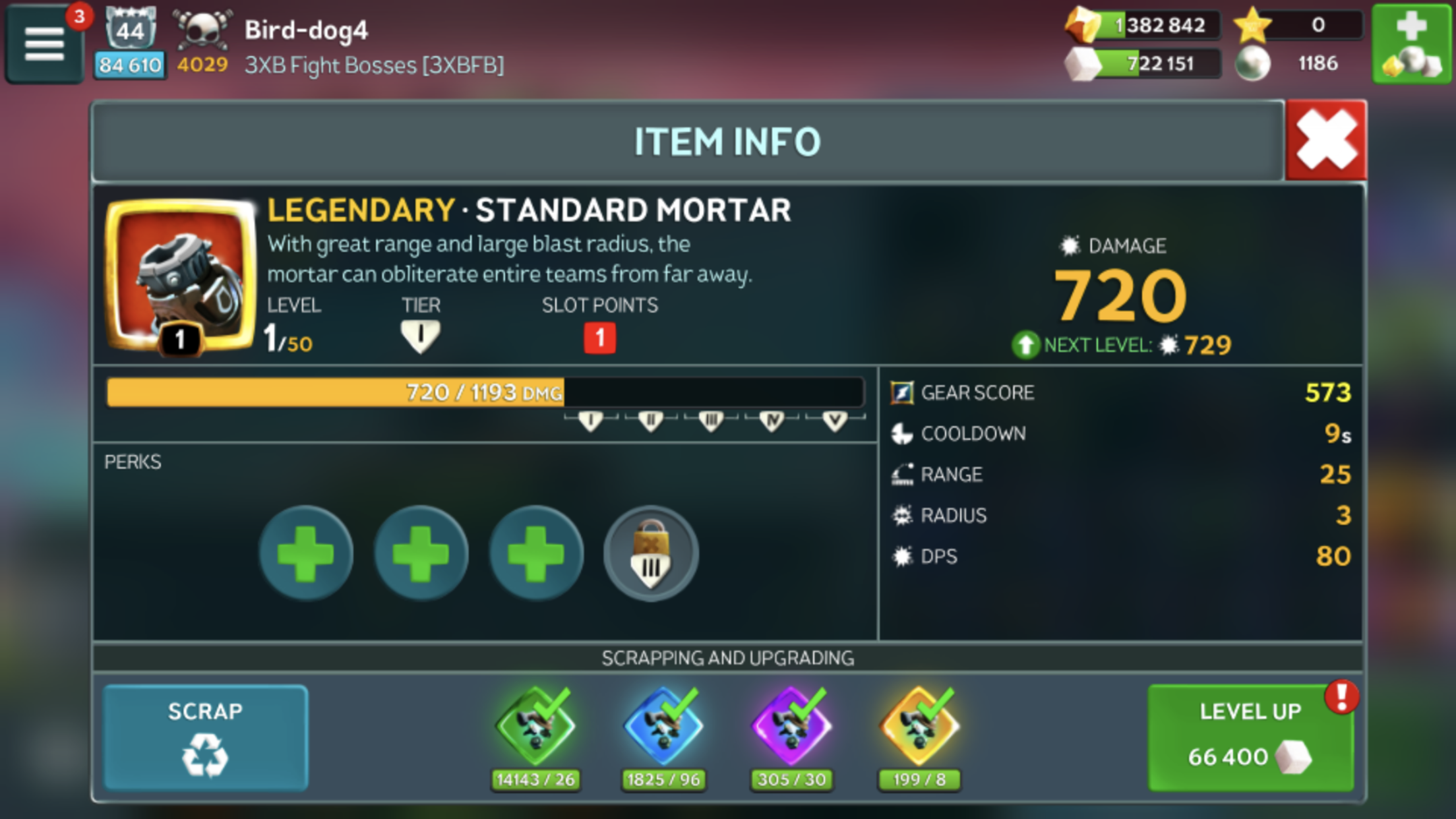The width and height of the screenshot is (1456, 819).
Task: Level up the mortar for 66 400
Action: click(1250, 737)
